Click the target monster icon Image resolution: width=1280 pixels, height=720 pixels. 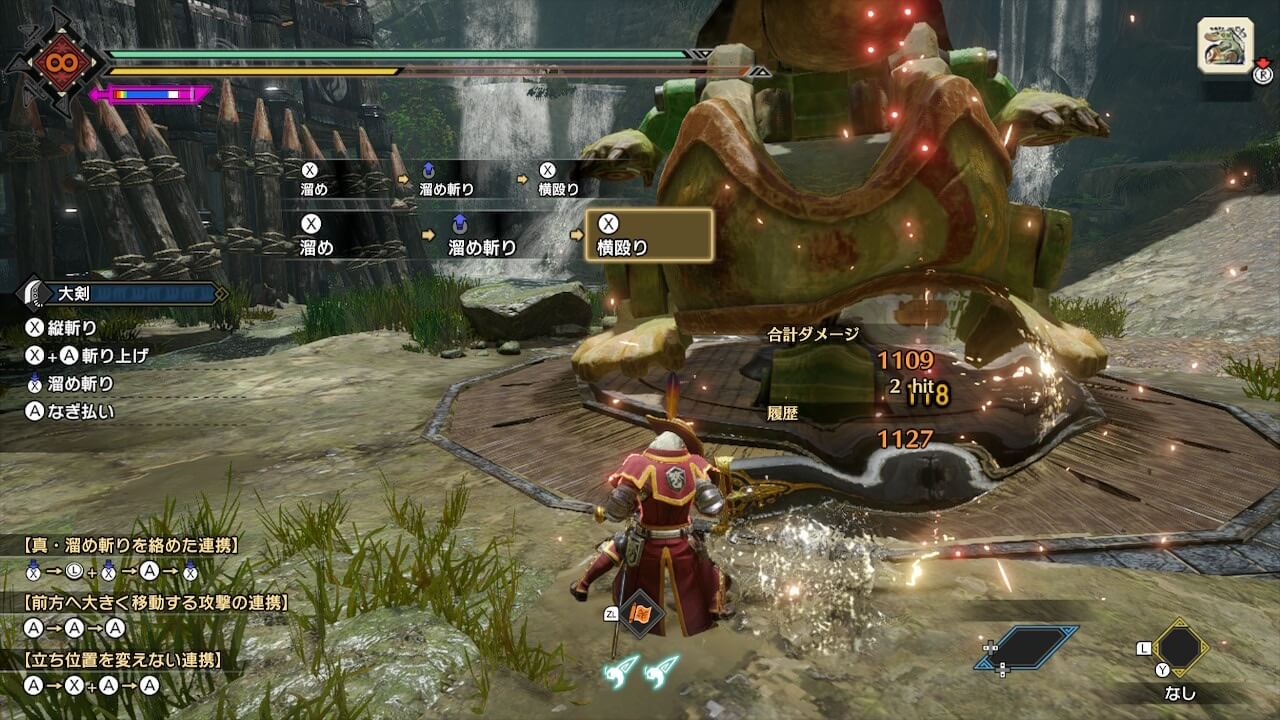pos(1225,45)
